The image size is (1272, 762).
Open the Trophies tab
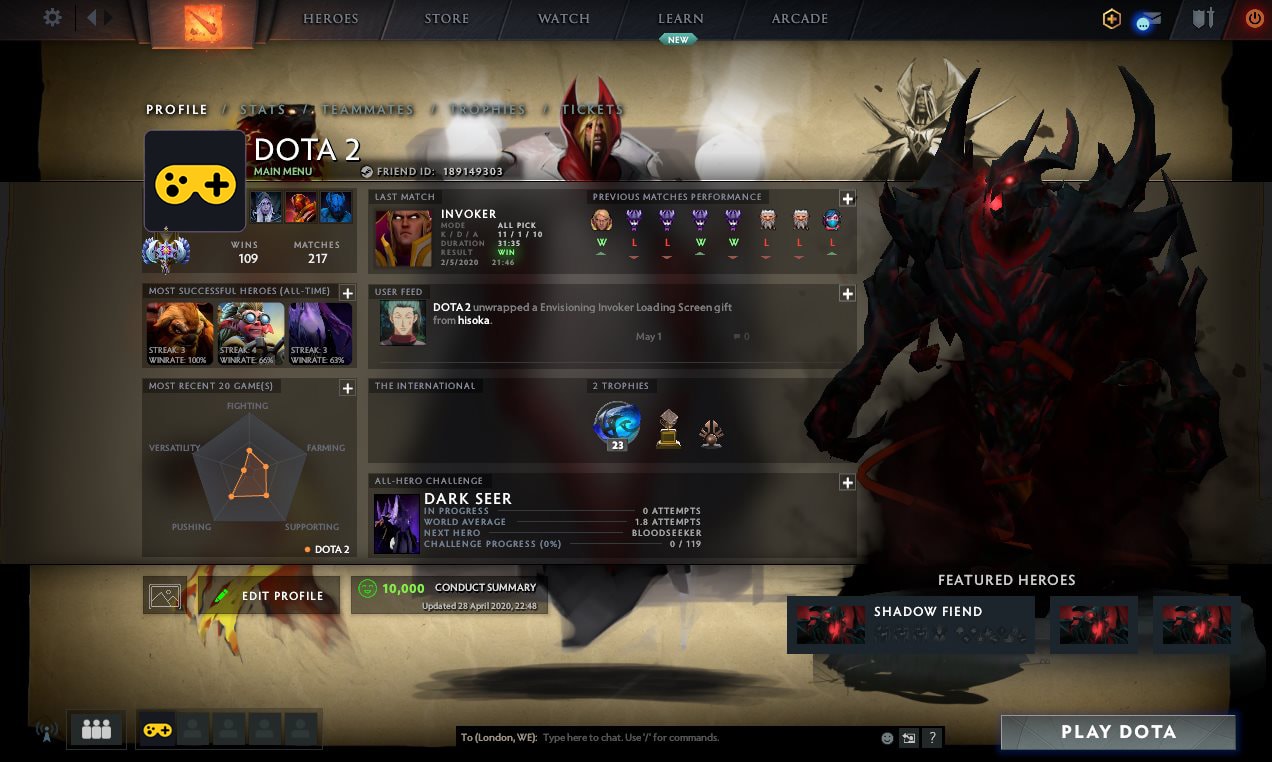(x=487, y=110)
